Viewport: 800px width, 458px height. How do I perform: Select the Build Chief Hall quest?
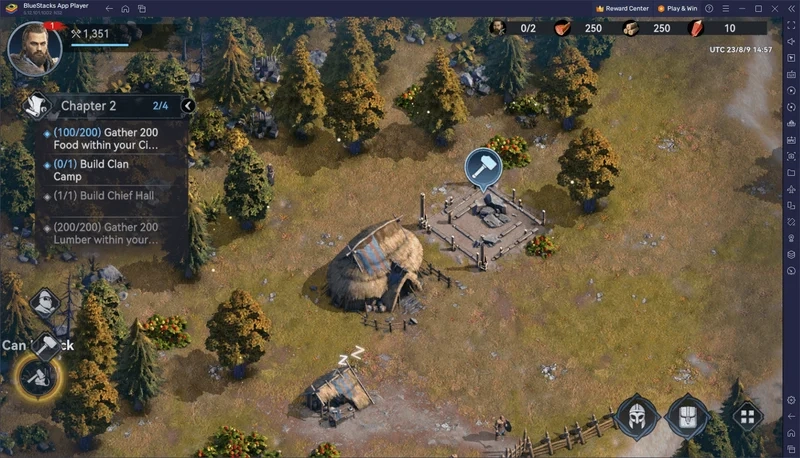pos(112,196)
